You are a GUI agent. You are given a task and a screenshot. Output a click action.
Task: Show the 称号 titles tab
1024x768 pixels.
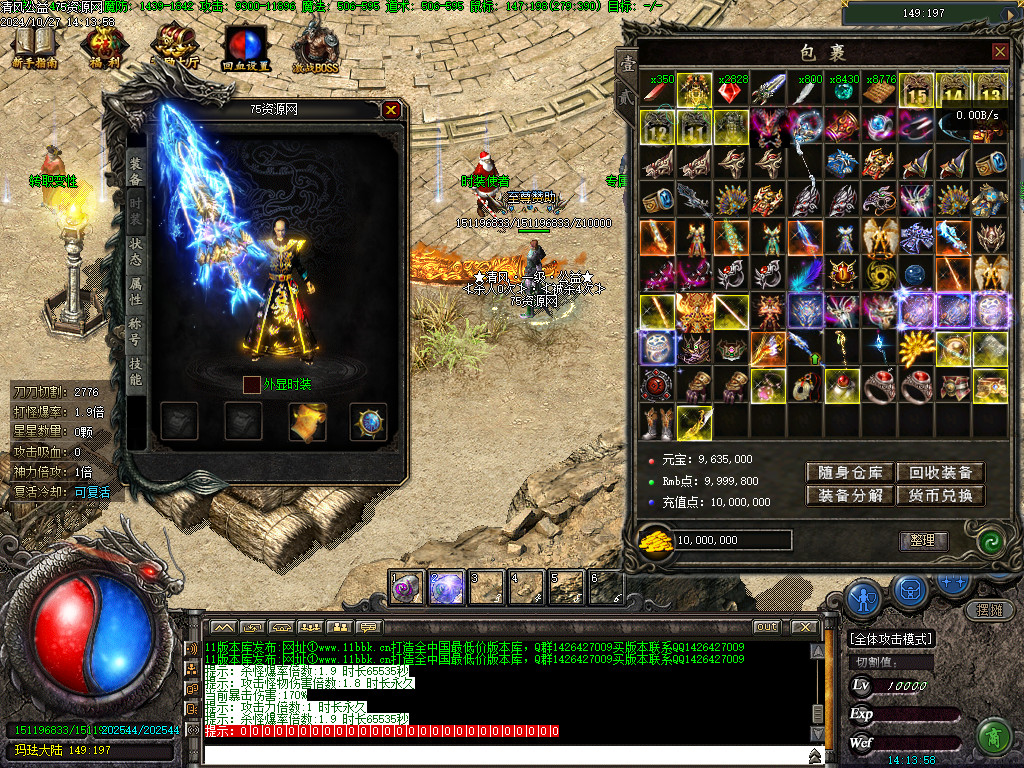[135, 331]
